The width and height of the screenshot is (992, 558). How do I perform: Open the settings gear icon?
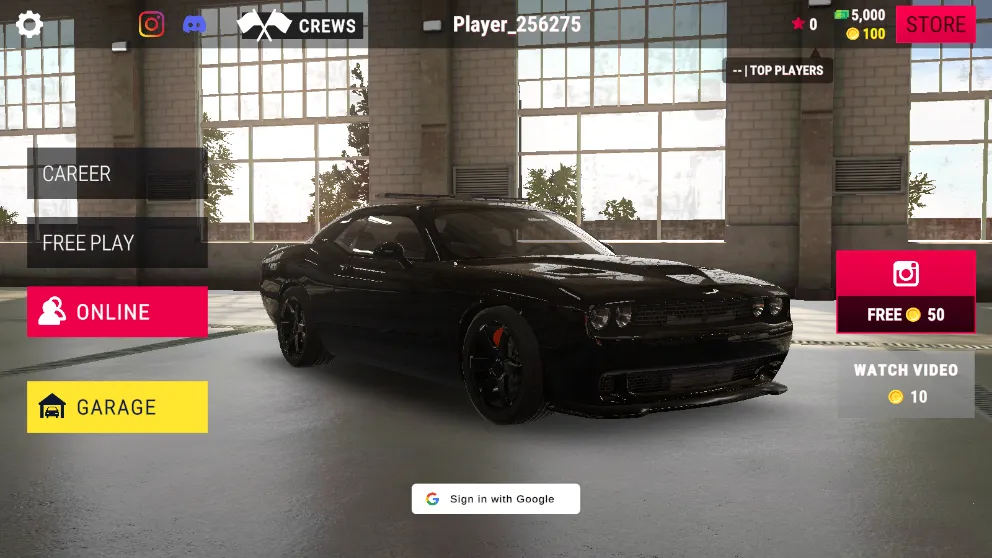(30, 25)
